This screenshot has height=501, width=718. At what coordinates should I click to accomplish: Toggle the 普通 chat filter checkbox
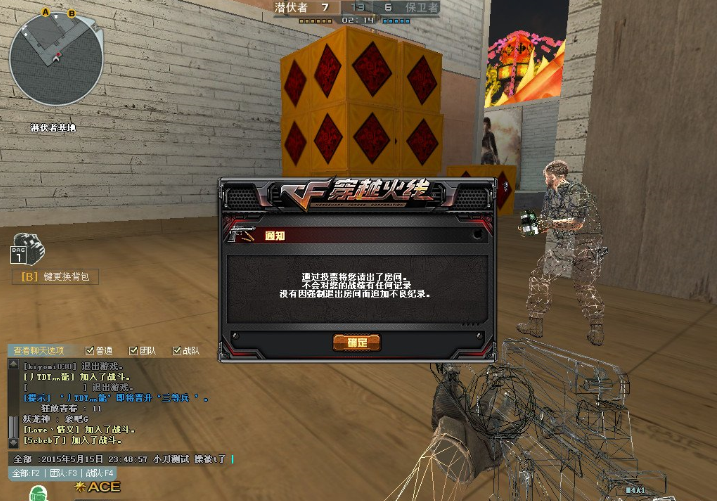pos(90,351)
